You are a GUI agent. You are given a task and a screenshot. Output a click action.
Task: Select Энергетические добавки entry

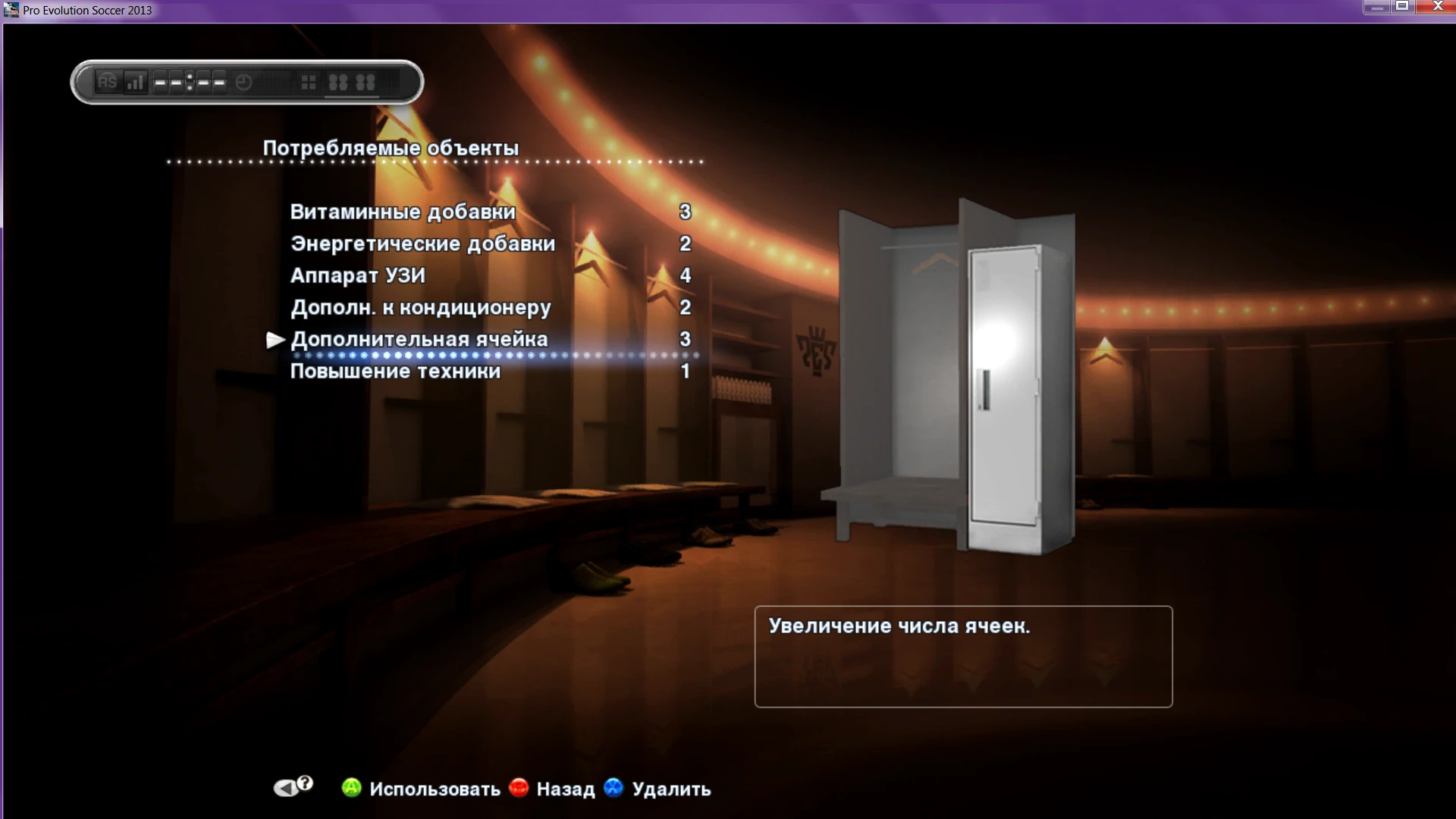(x=423, y=244)
